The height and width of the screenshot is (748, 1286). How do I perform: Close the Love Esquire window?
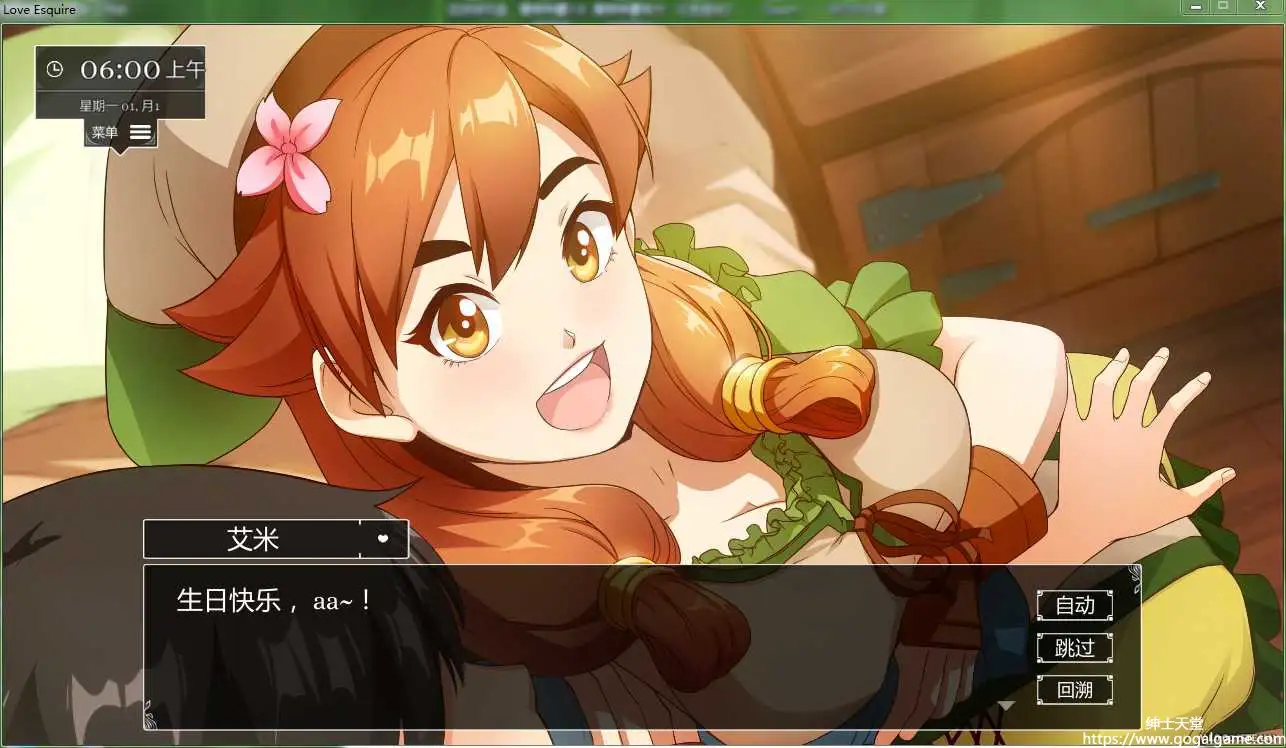click(x=1257, y=7)
